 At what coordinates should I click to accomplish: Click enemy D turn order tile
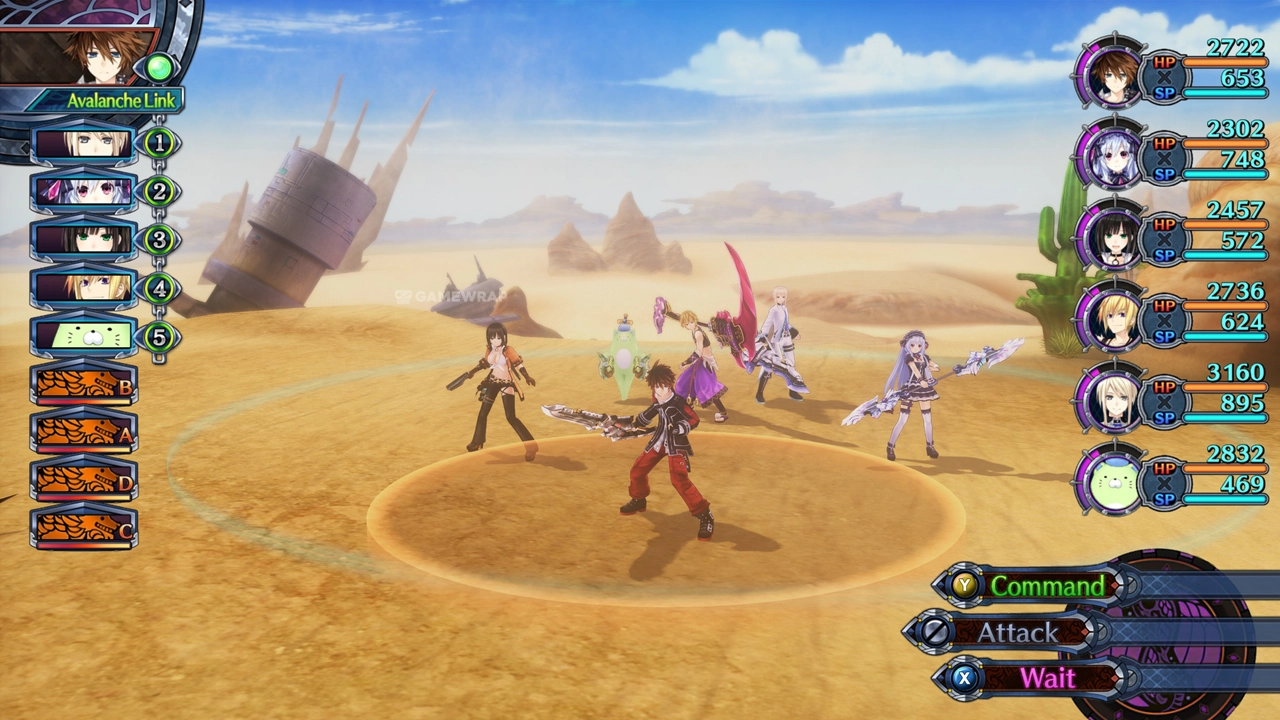pyautogui.click(x=84, y=480)
